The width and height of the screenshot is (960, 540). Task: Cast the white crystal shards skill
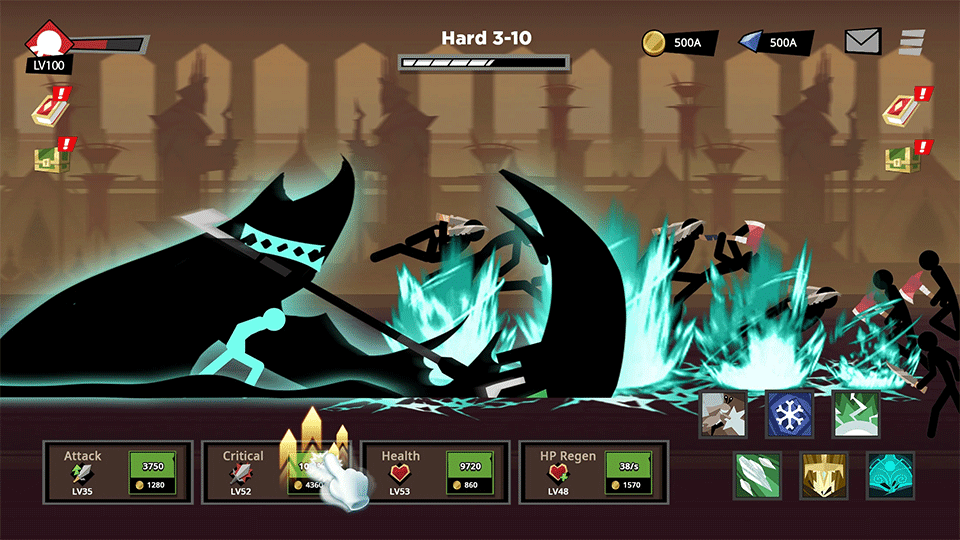tap(757, 475)
